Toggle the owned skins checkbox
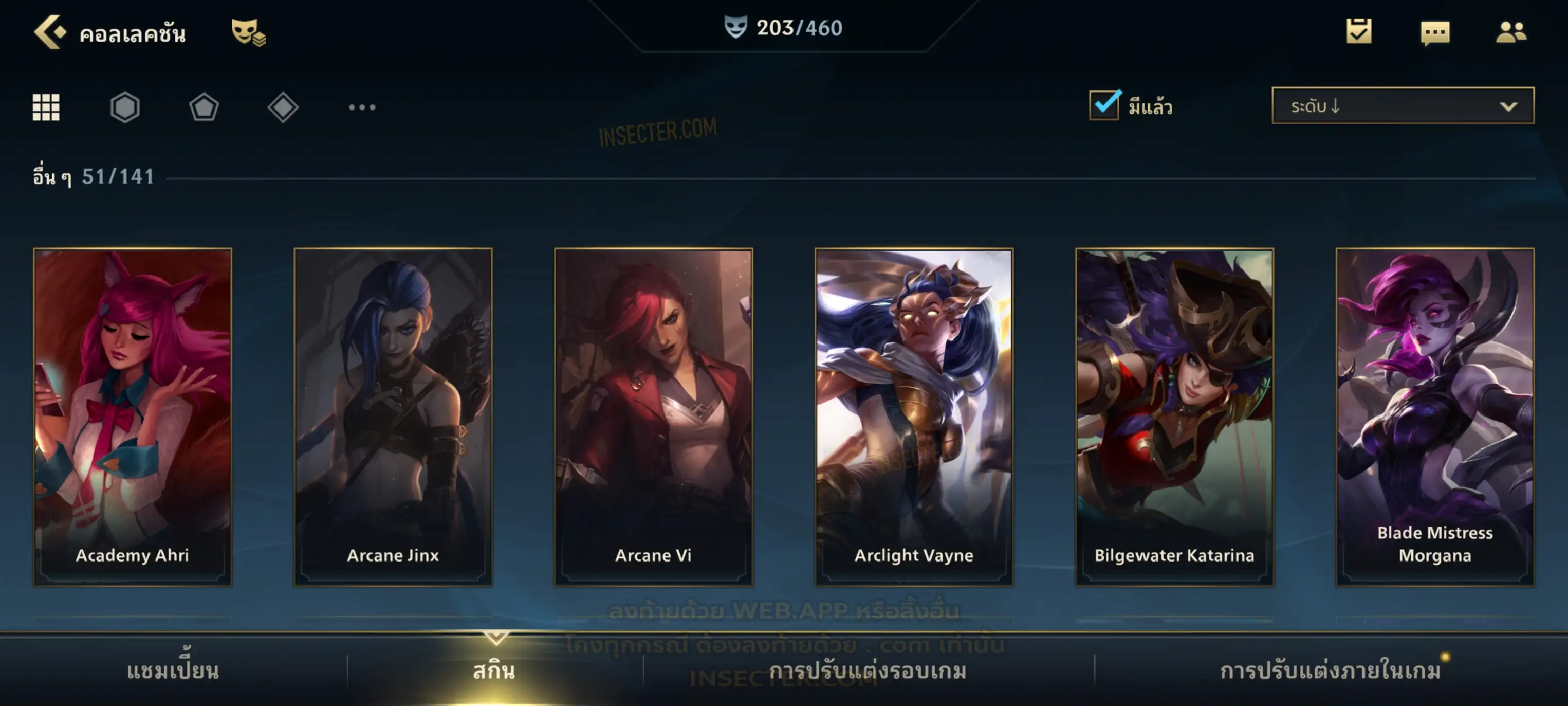Screen dimensions: 1568x706 point(1104,105)
